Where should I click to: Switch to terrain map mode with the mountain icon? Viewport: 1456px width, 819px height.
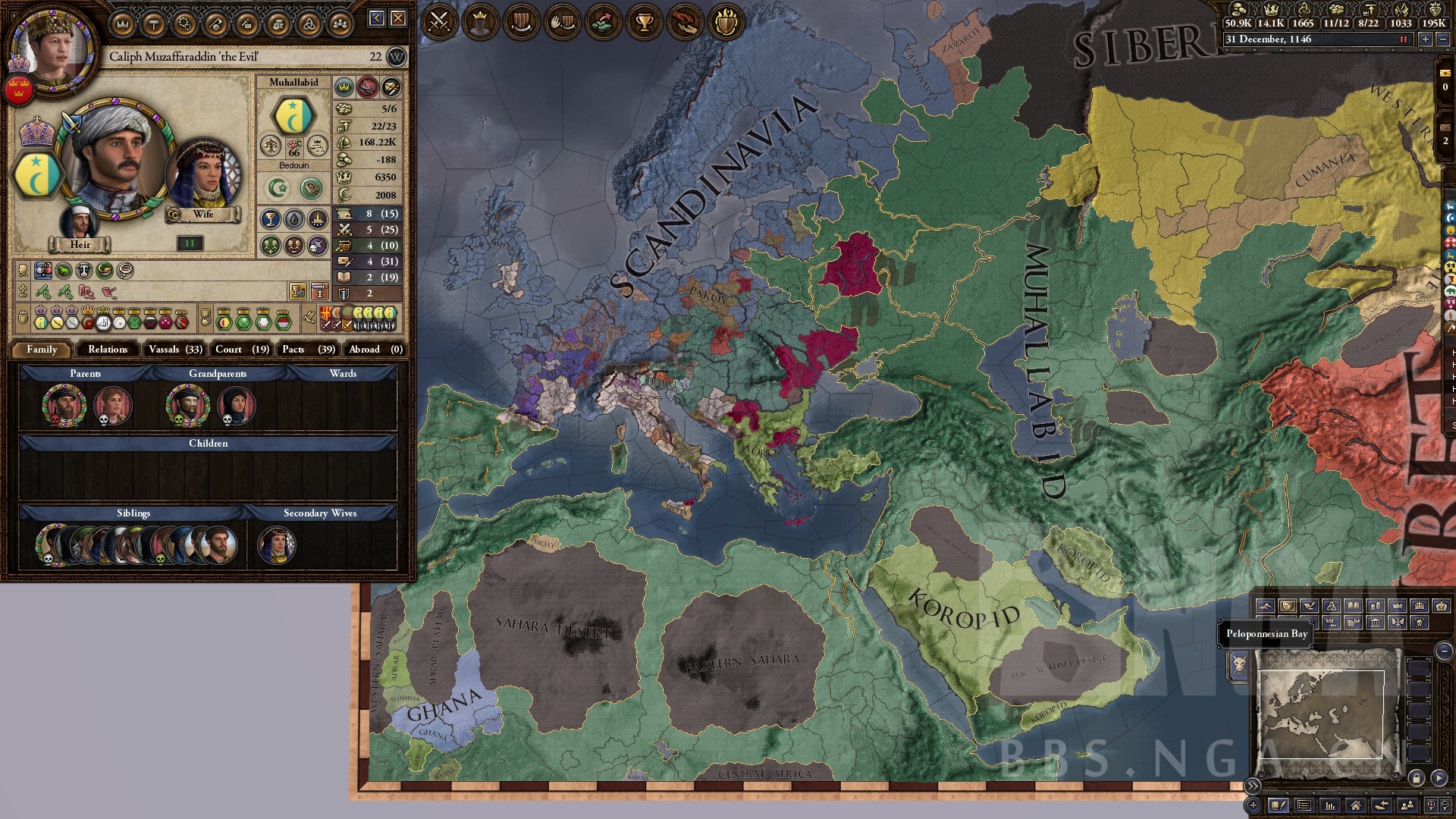(1266, 605)
